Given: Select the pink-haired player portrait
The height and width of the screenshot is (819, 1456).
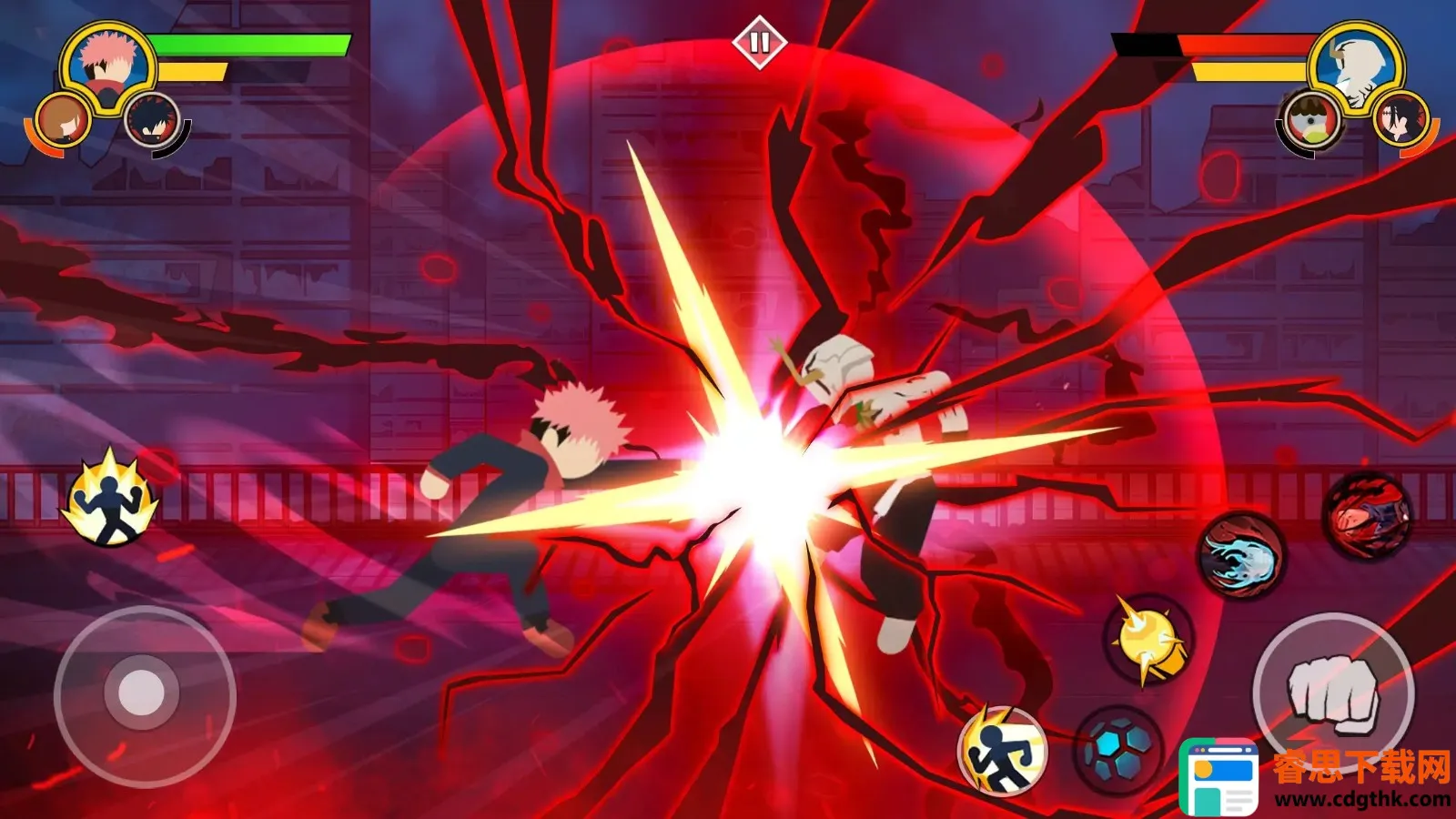Looking at the screenshot, I should click(x=107, y=62).
